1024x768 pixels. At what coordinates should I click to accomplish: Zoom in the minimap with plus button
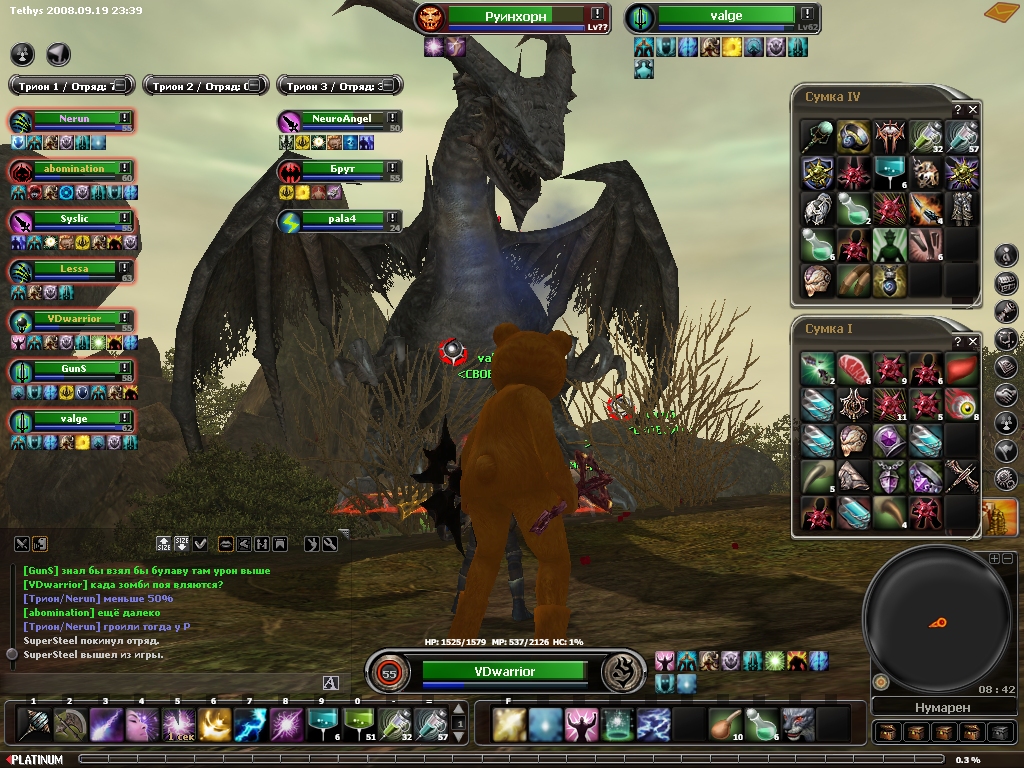[994, 559]
